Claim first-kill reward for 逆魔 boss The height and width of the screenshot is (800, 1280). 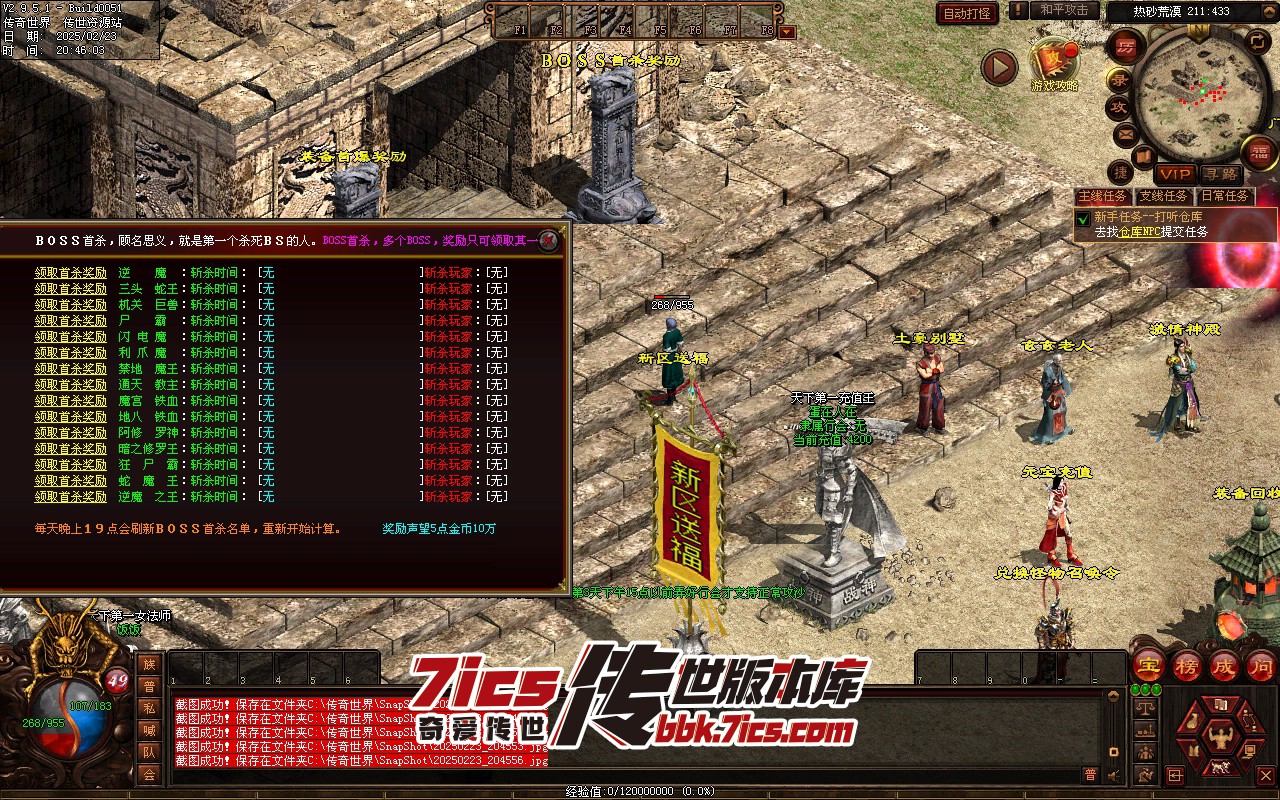[71, 272]
